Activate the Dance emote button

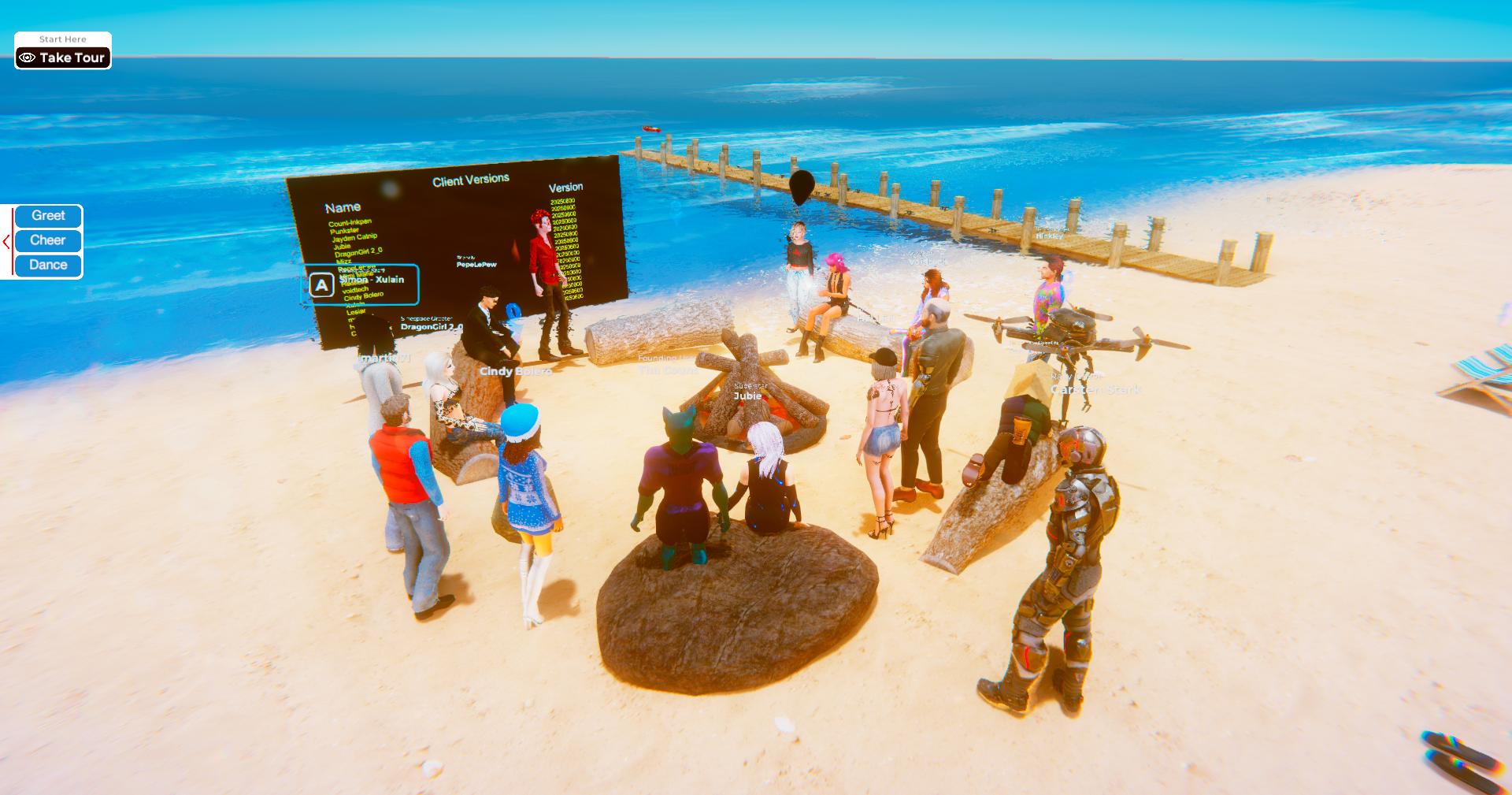48,265
